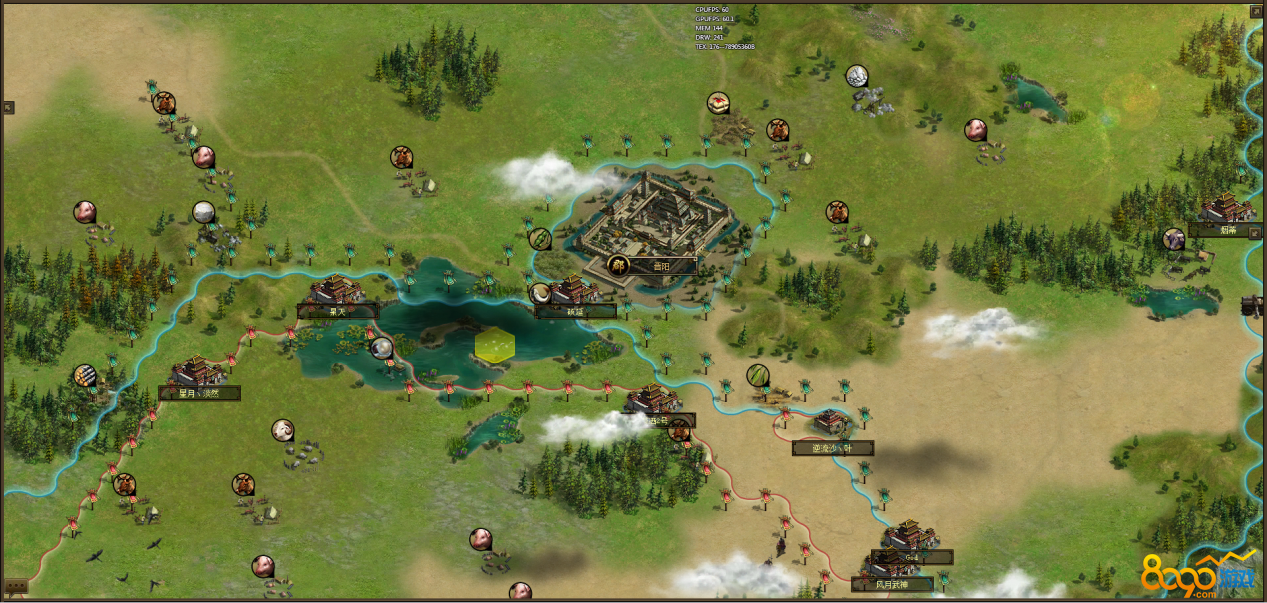Open the 昊天 city on the map

(337, 311)
